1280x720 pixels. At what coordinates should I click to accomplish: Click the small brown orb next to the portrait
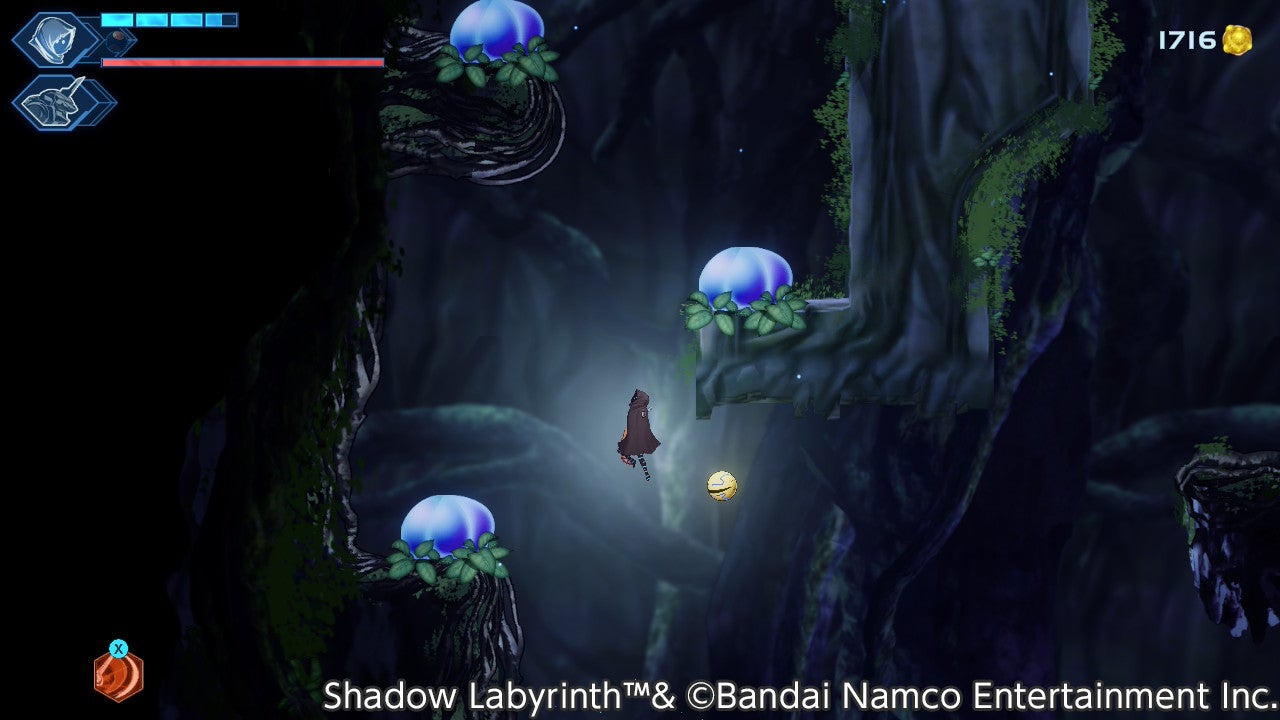tap(117, 36)
